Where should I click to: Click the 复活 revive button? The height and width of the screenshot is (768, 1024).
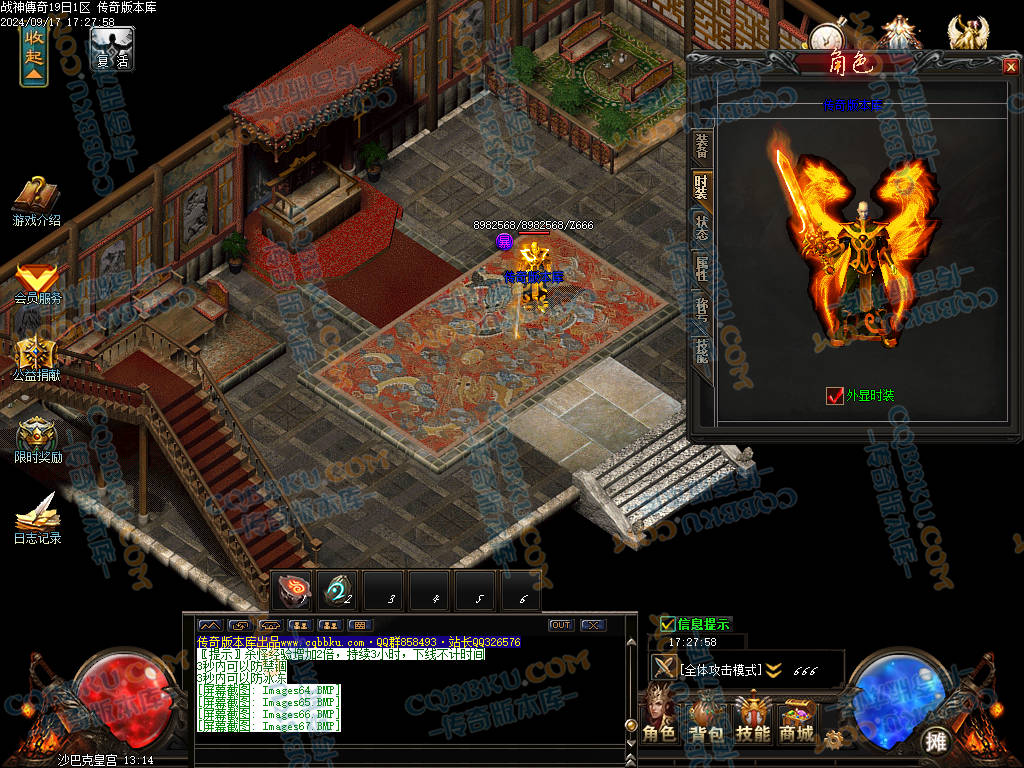point(112,48)
